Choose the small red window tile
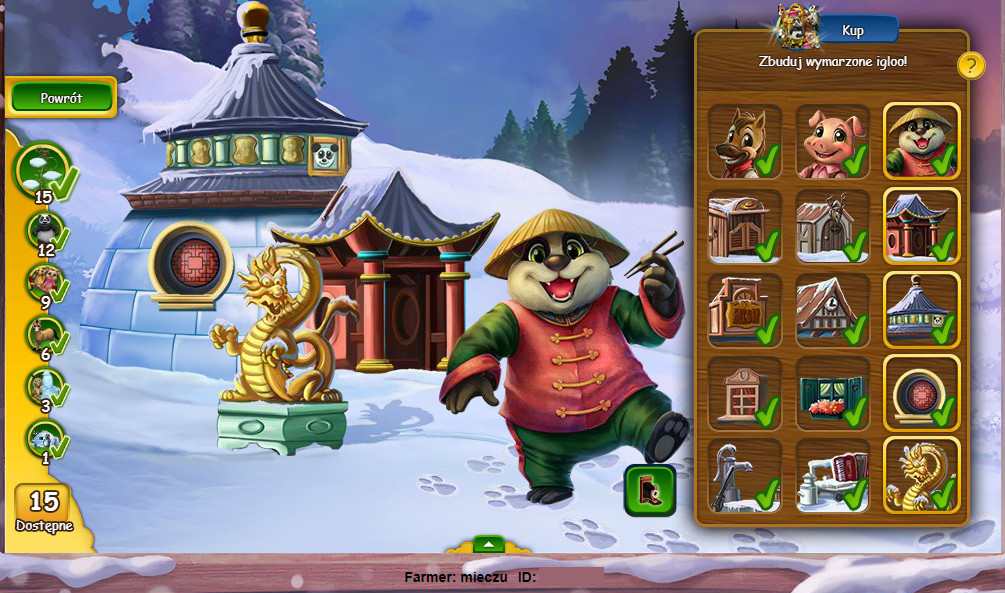 [744, 392]
